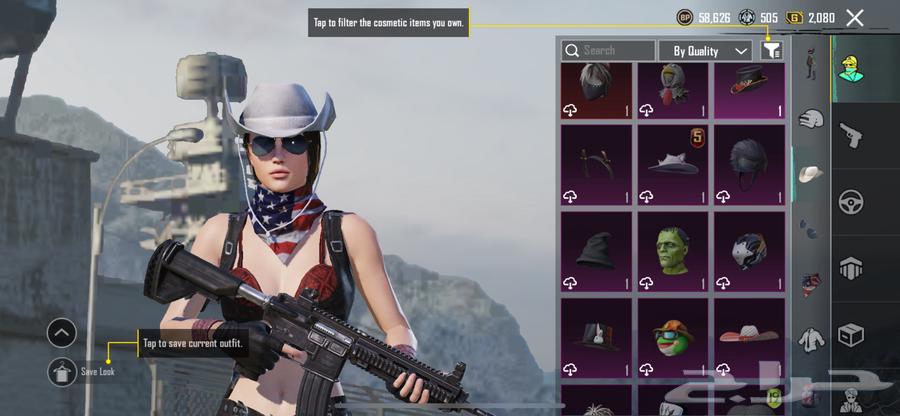The image size is (900, 416).
Task: Open the crate box tab
Action: [851, 333]
